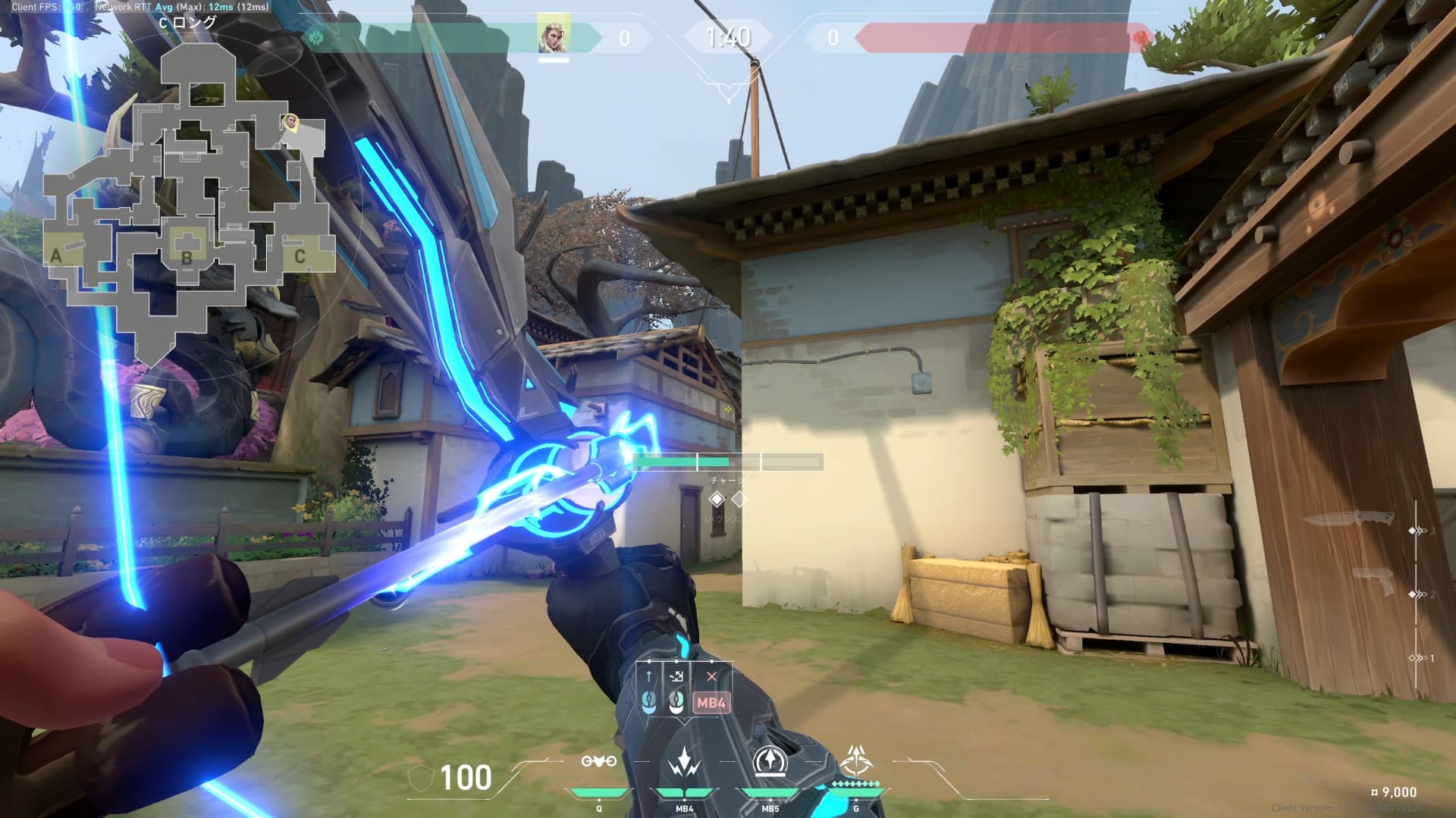Click the B site label on the minimap
The width and height of the screenshot is (1456, 818).
(187, 256)
